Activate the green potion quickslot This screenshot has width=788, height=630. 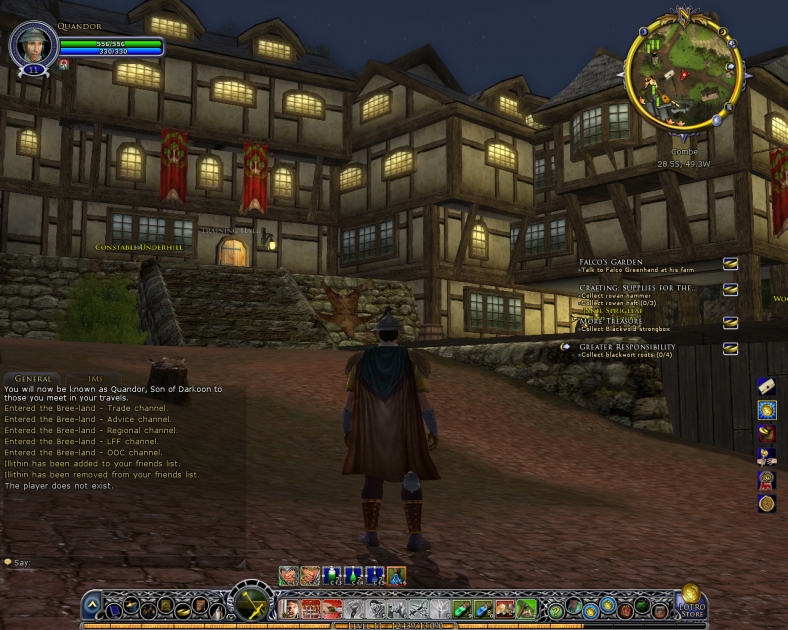click(461, 608)
